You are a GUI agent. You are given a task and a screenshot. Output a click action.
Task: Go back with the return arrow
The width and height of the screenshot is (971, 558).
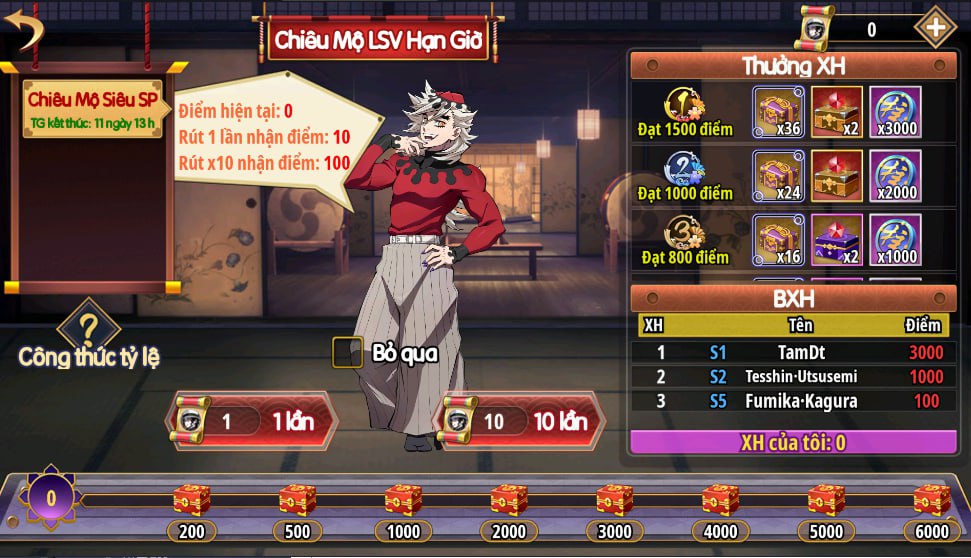pyautogui.click(x=27, y=29)
